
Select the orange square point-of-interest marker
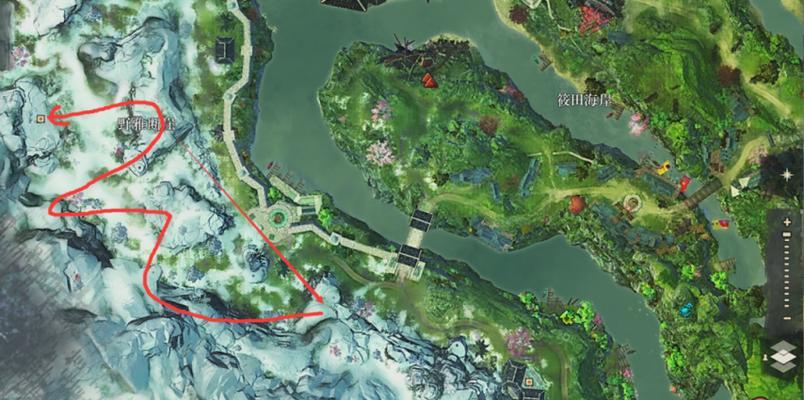click(40, 118)
